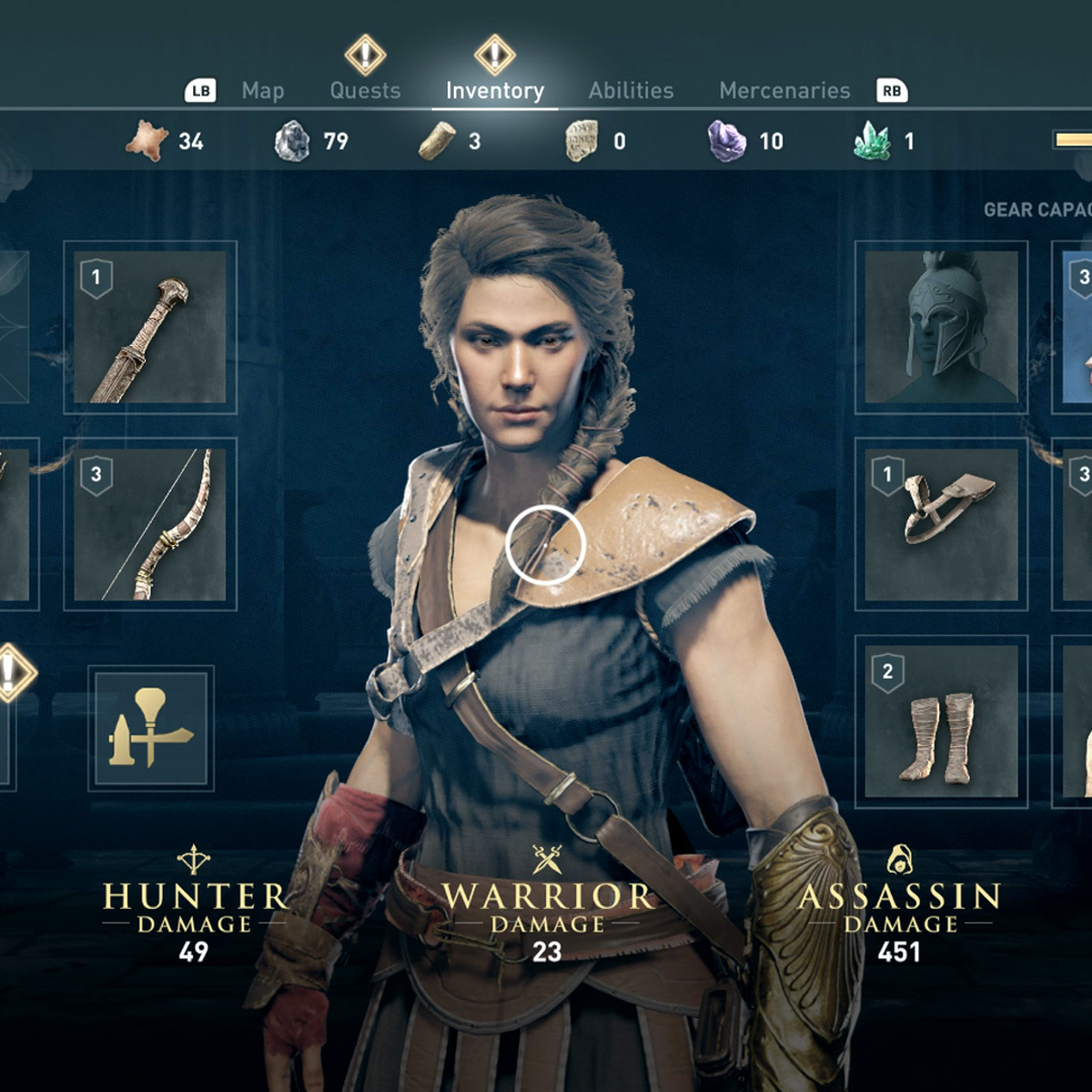Select the equipped sword slot
1092x1092 pixels.
click(x=150, y=328)
